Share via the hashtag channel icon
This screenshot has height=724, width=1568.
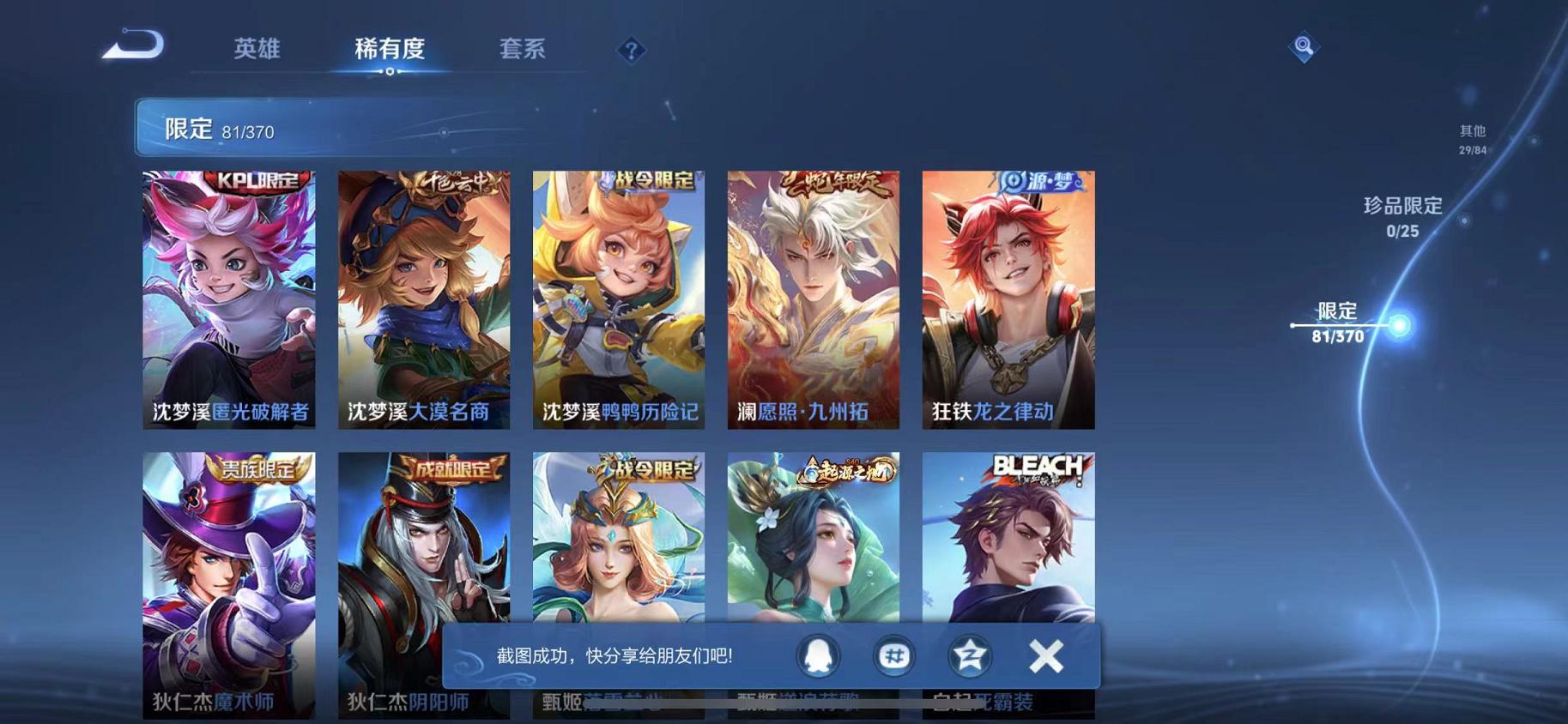[895, 655]
